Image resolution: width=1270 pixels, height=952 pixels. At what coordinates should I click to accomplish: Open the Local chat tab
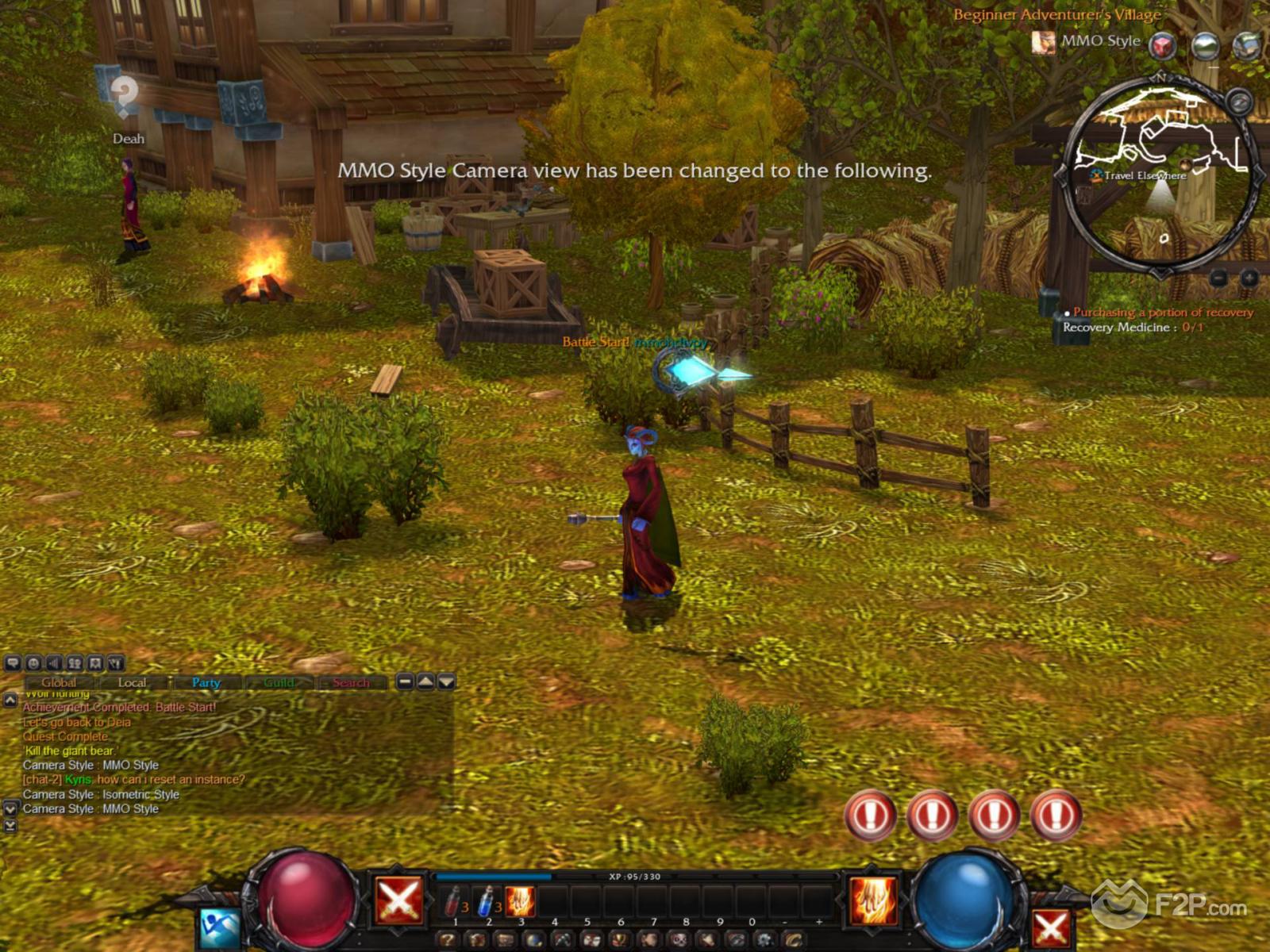click(132, 682)
